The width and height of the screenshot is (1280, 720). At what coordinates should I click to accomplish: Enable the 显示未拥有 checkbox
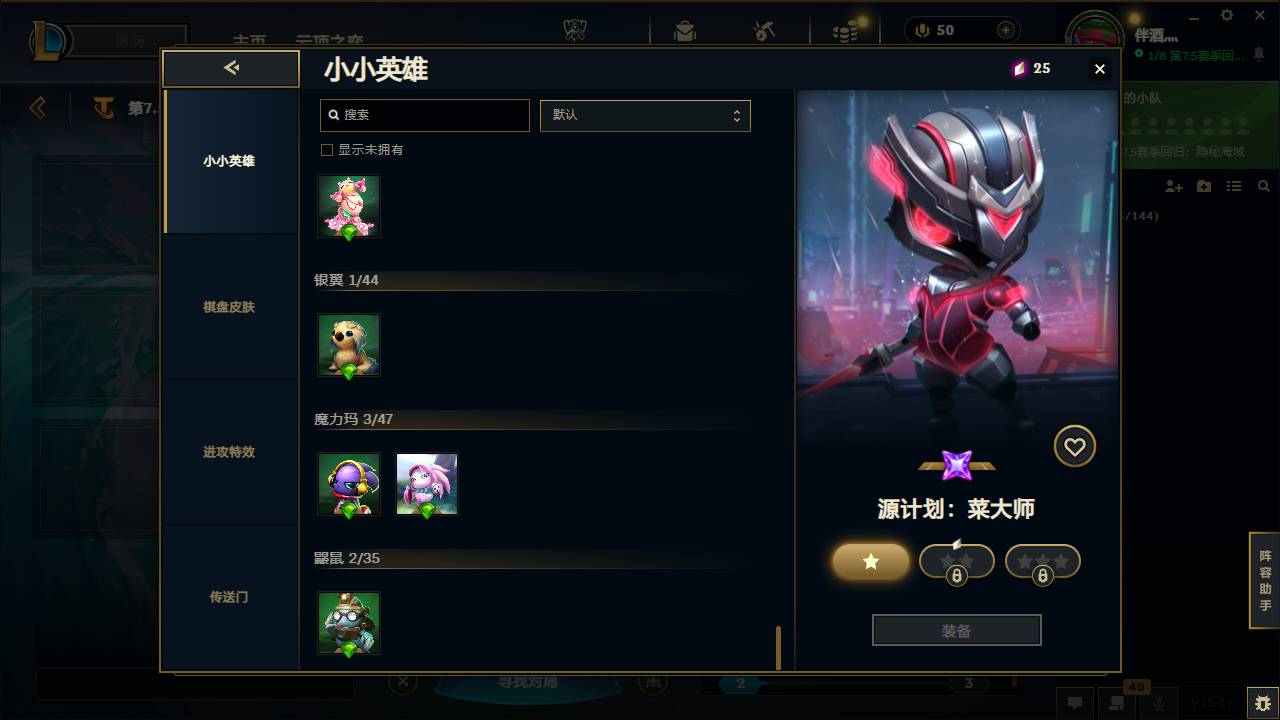pos(326,148)
